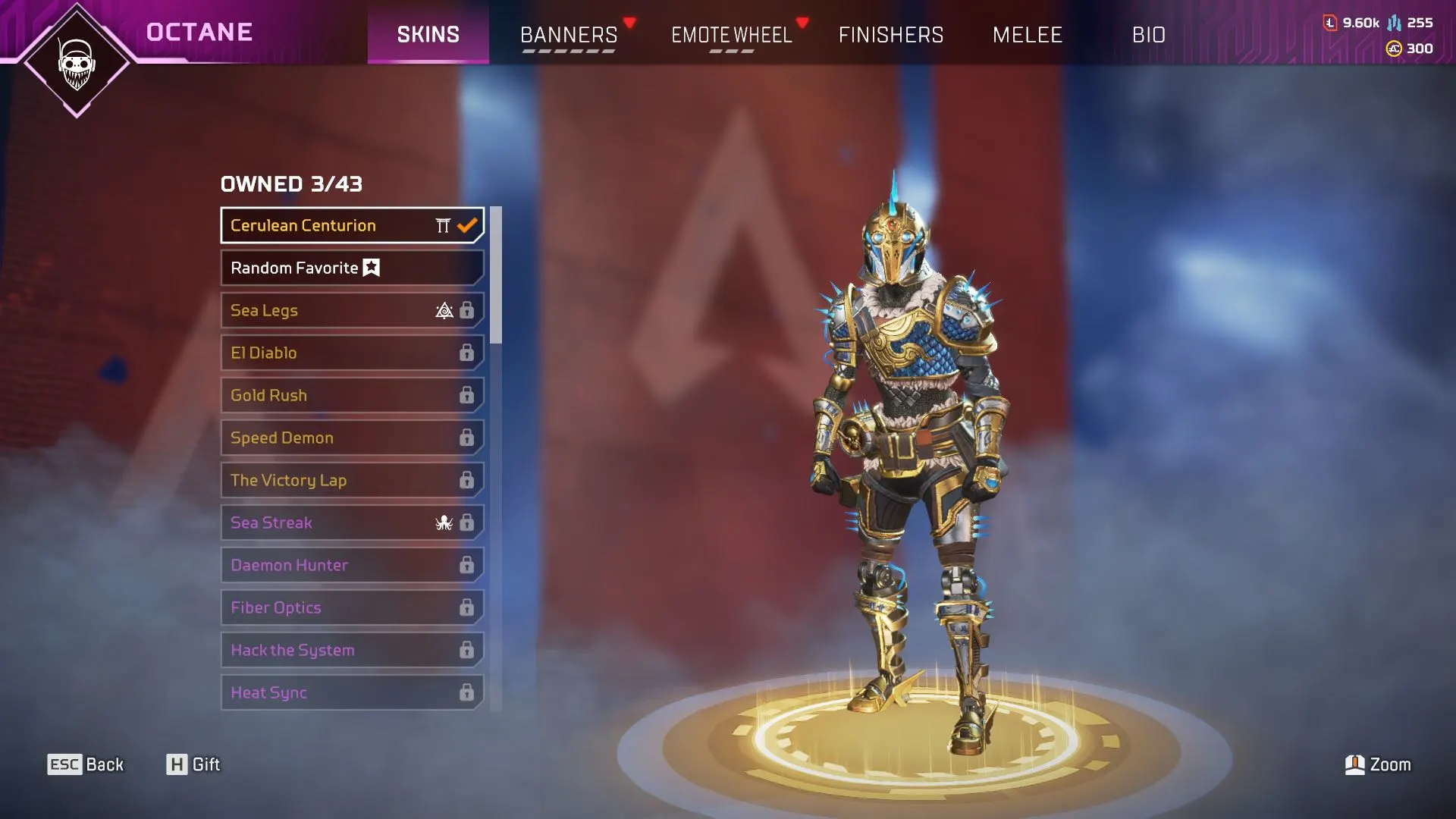This screenshot has height=819, width=1456.
Task: Open the Emote Wheel tab
Action: coord(731,35)
